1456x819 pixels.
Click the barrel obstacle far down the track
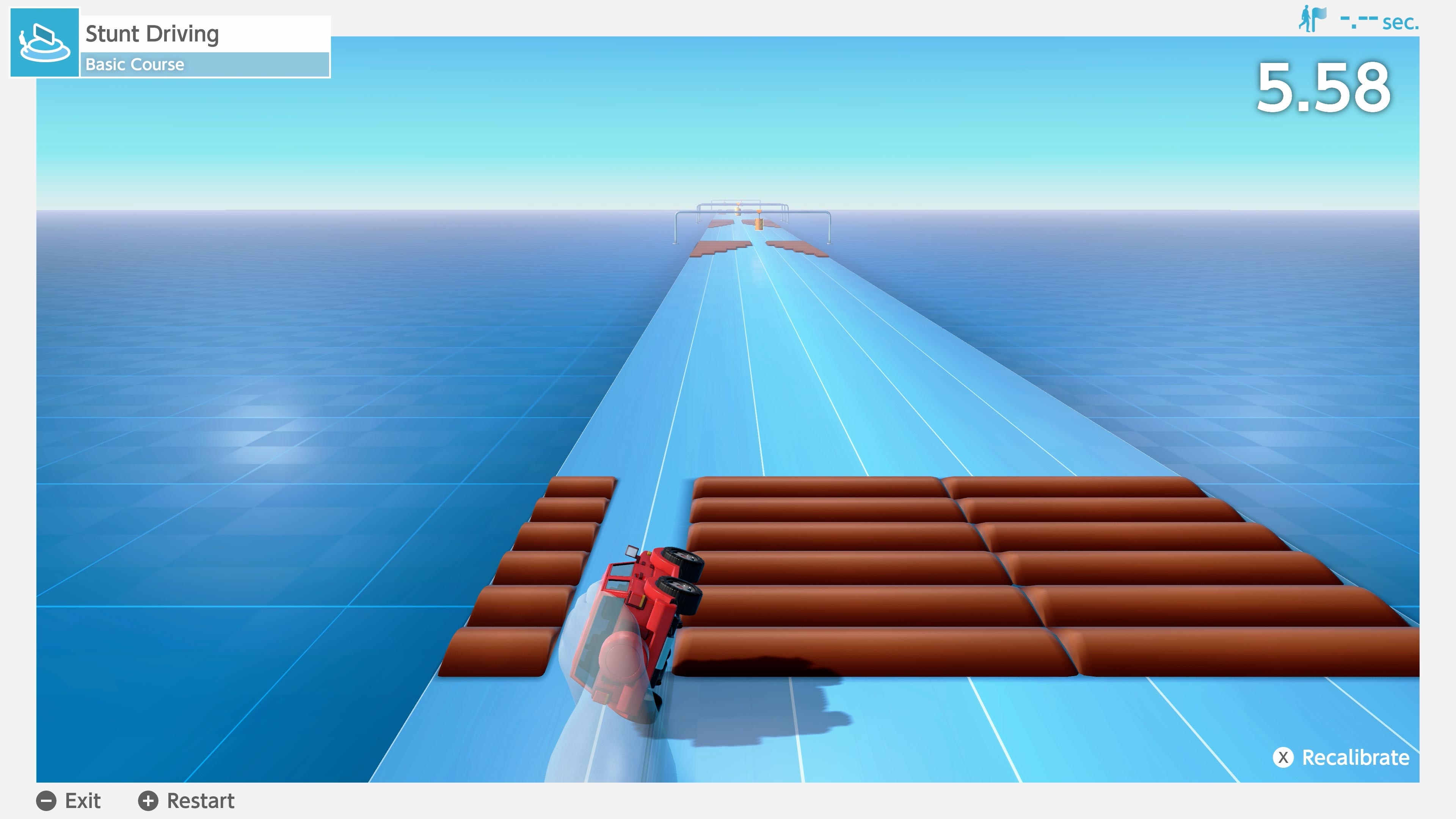point(758,226)
